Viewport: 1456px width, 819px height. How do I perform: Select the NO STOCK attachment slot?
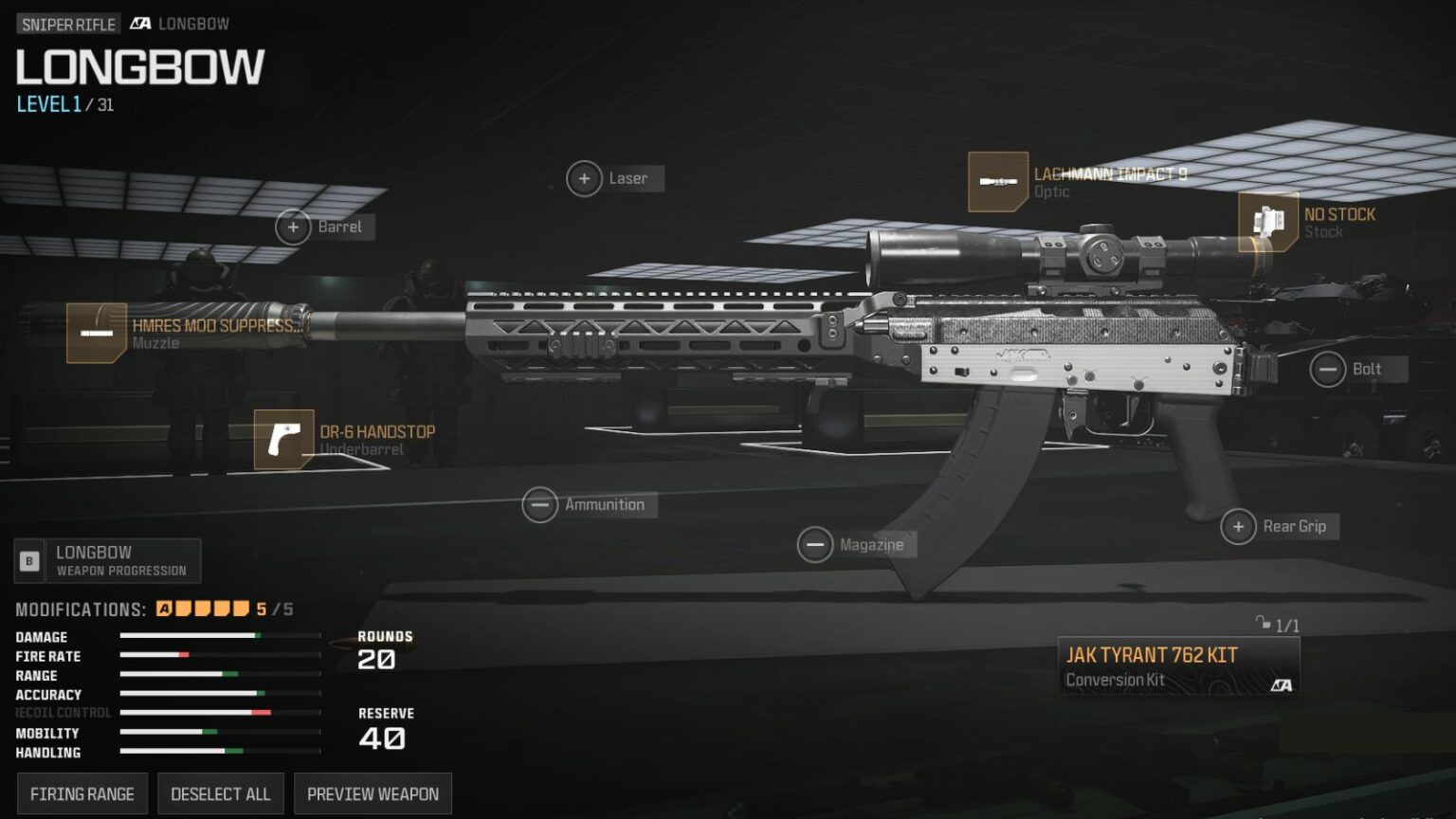click(x=1267, y=219)
